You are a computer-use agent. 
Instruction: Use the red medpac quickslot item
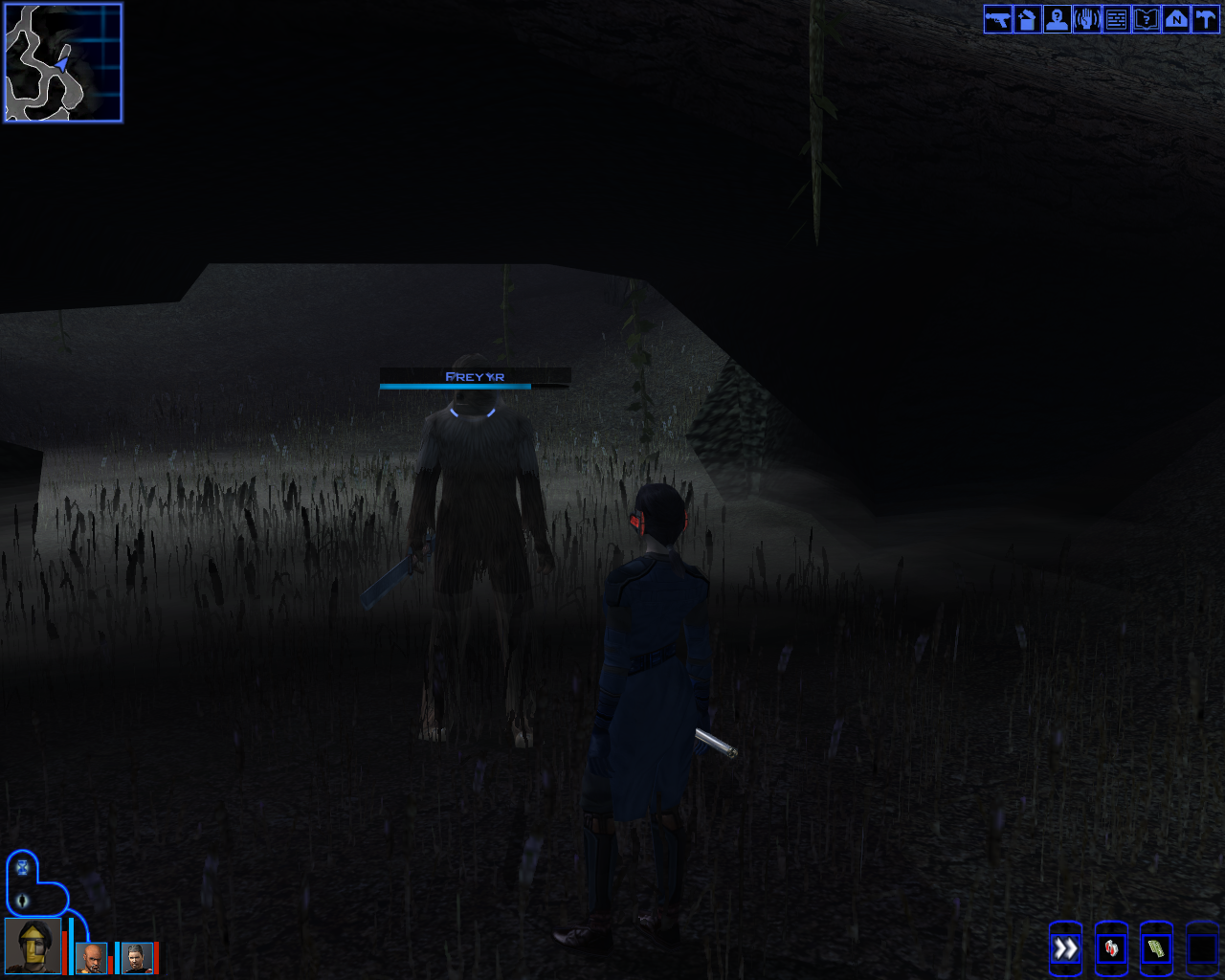(1109, 949)
